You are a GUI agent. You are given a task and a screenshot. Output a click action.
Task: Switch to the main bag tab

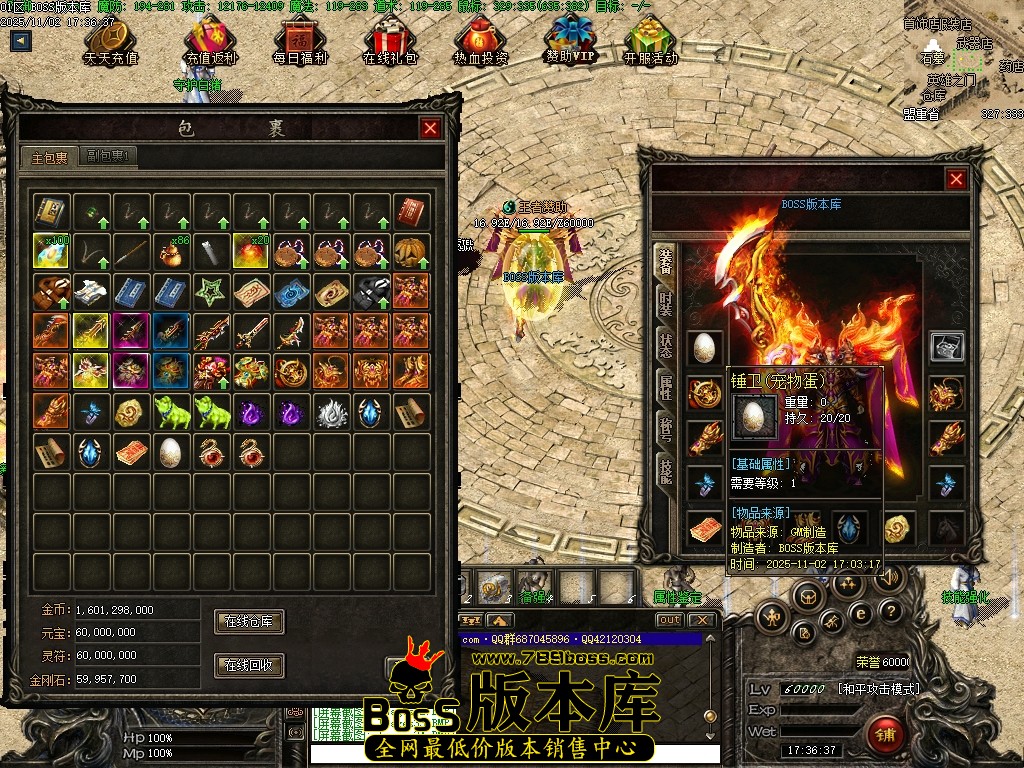click(x=49, y=157)
